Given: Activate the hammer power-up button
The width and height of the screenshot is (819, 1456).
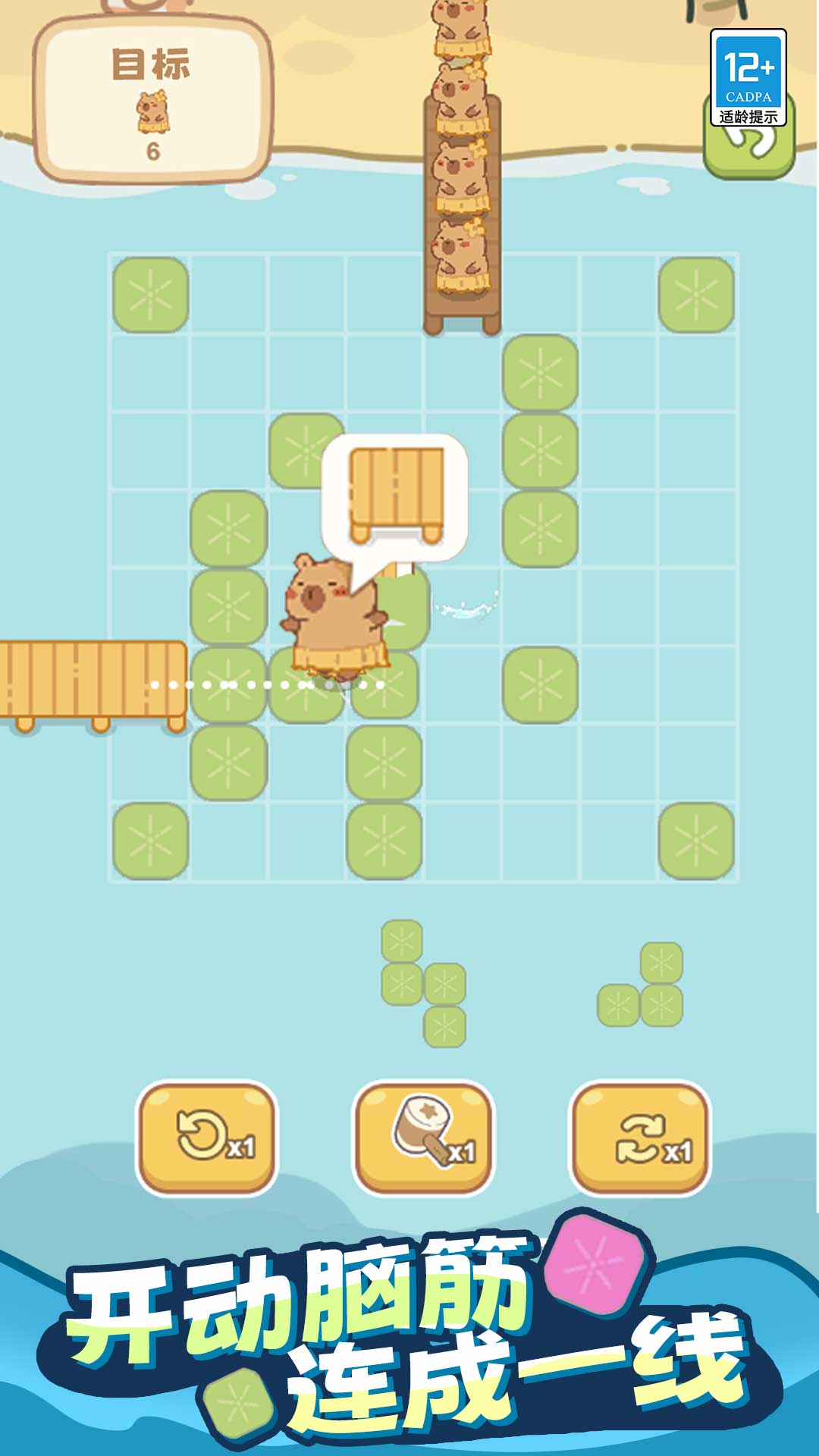Looking at the screenshot, I should pos(424,1137).
